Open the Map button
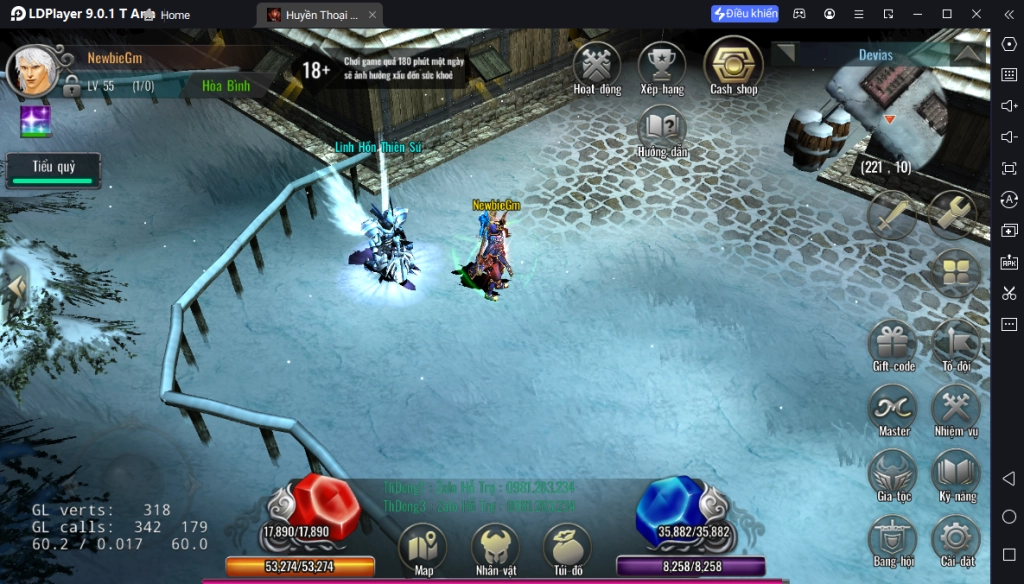This screenshot has height=584, width=1024. tap(423, 547)
